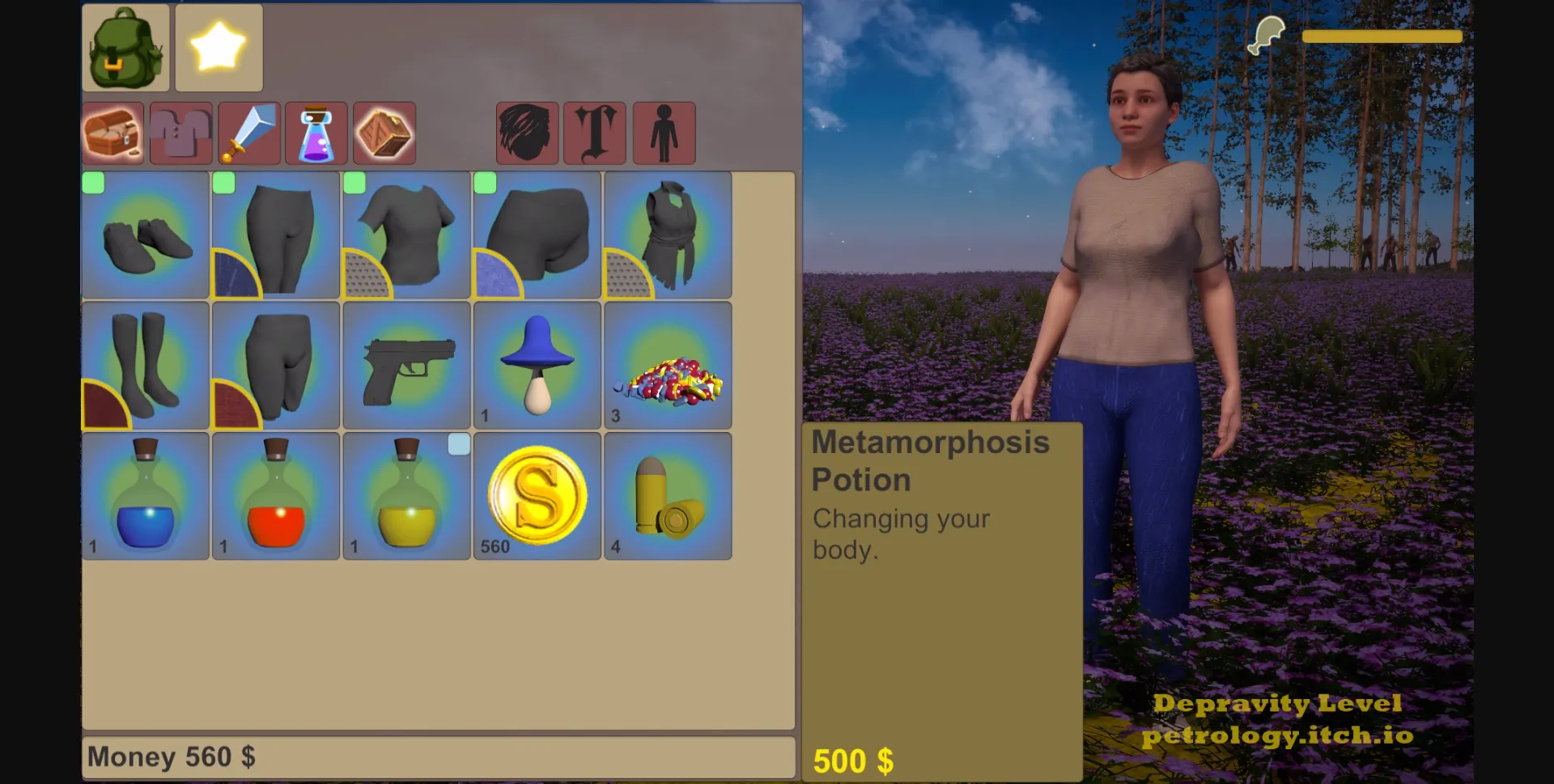1554x784 pixels.
Task: Open the tattoo lettering customization icon
Action: coord(595,132)
